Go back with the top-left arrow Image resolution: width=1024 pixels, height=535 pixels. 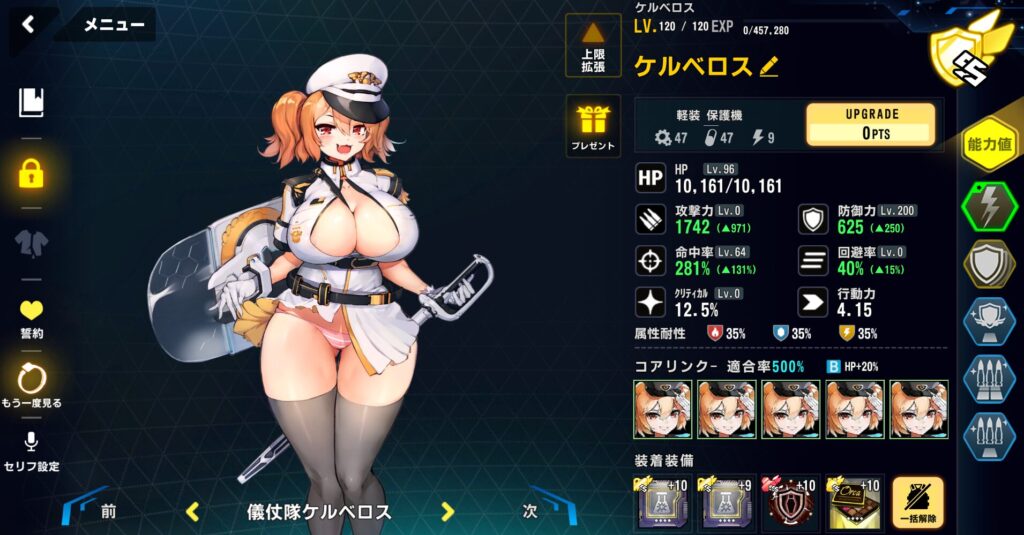point(28,25)
